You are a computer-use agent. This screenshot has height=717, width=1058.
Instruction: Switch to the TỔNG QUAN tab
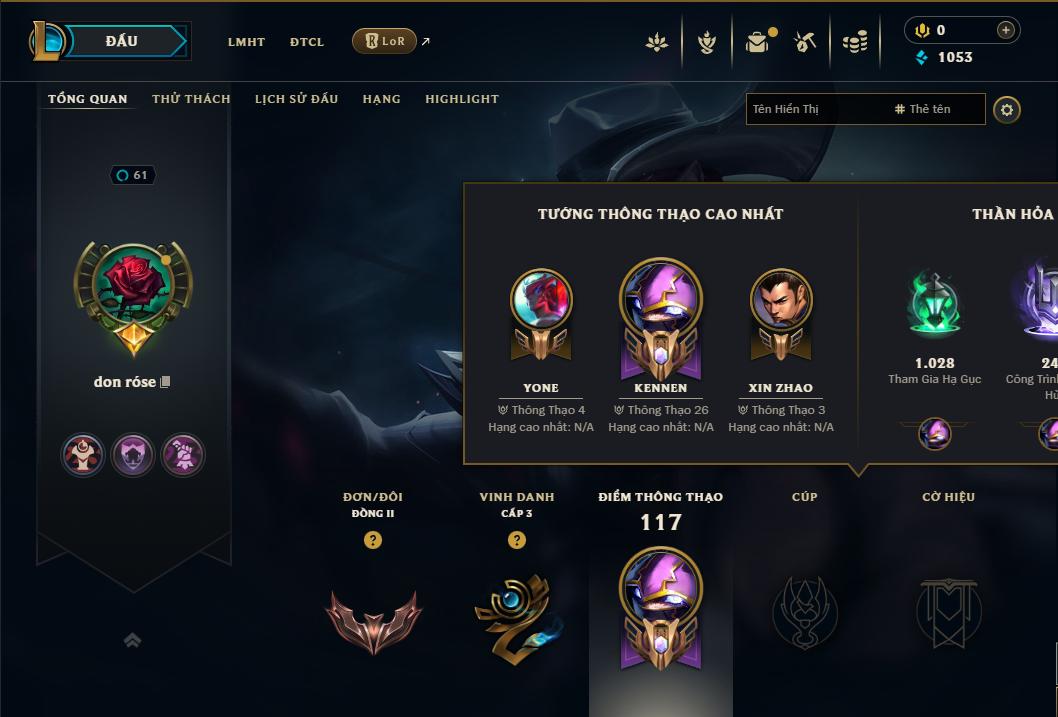pos(88,99)
